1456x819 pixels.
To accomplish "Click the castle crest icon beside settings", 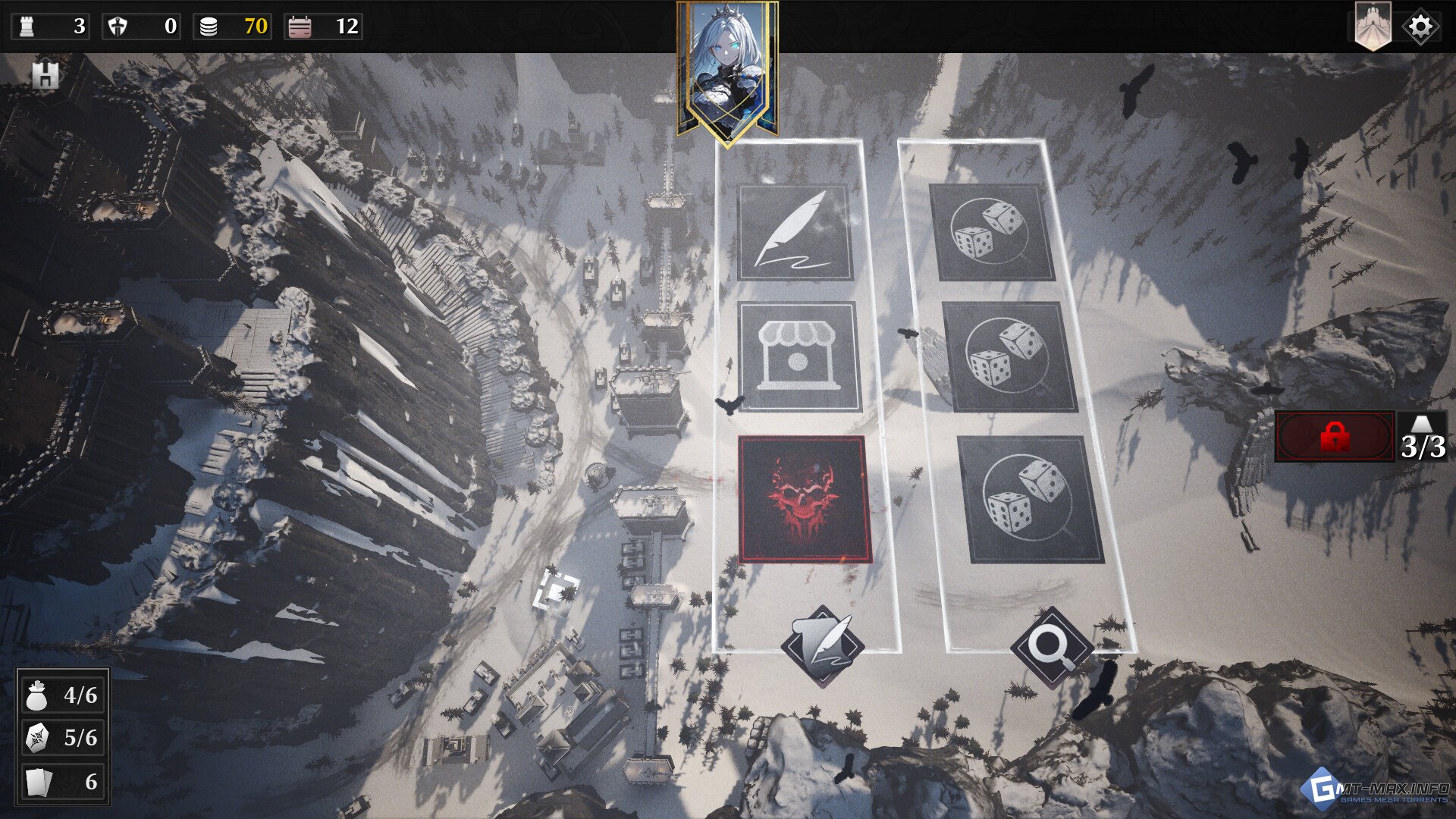I will click(x=1373, y=27).
